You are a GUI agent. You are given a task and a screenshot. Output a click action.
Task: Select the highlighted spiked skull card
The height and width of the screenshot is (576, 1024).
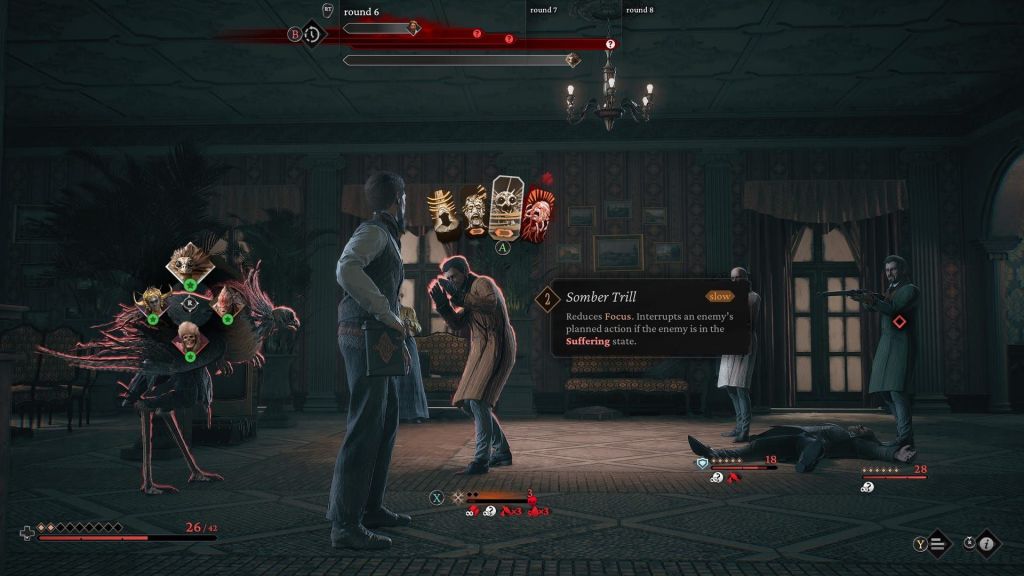pos(504,205)
